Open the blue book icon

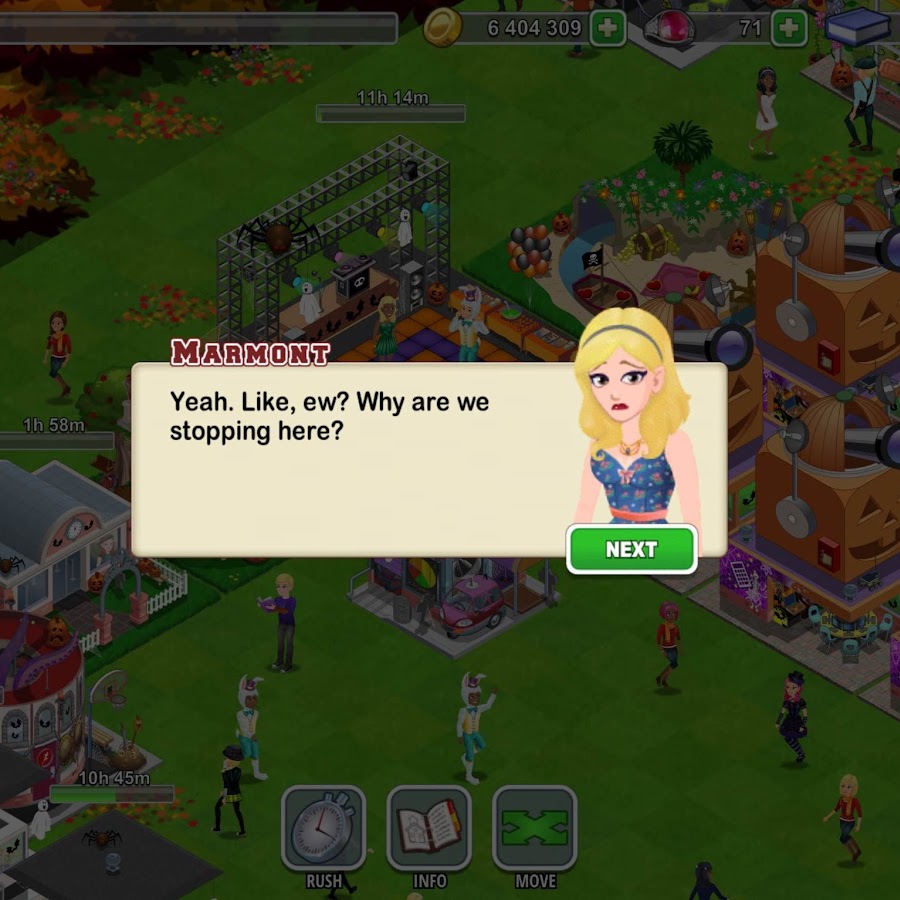click(x=858, y=27)
